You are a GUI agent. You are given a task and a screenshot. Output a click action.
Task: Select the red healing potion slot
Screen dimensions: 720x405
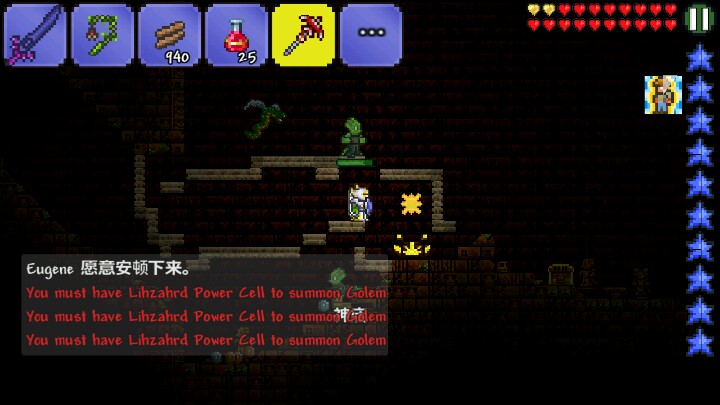coord(236,35)
